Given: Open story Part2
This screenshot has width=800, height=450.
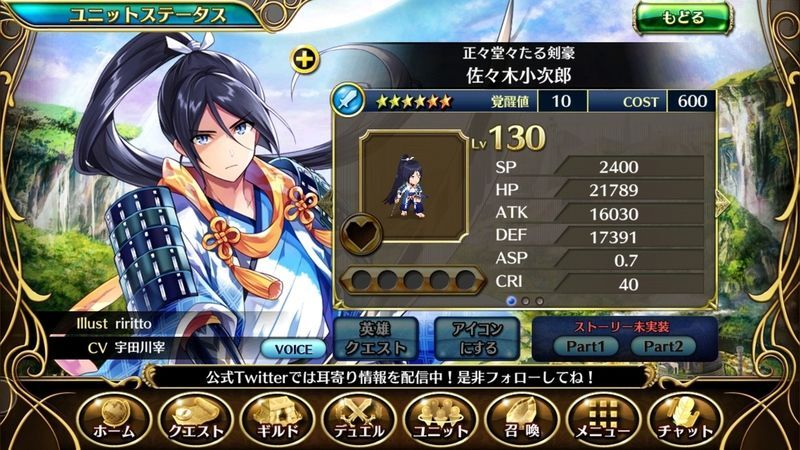Looking at the screenshot, I should coord(662,346).
